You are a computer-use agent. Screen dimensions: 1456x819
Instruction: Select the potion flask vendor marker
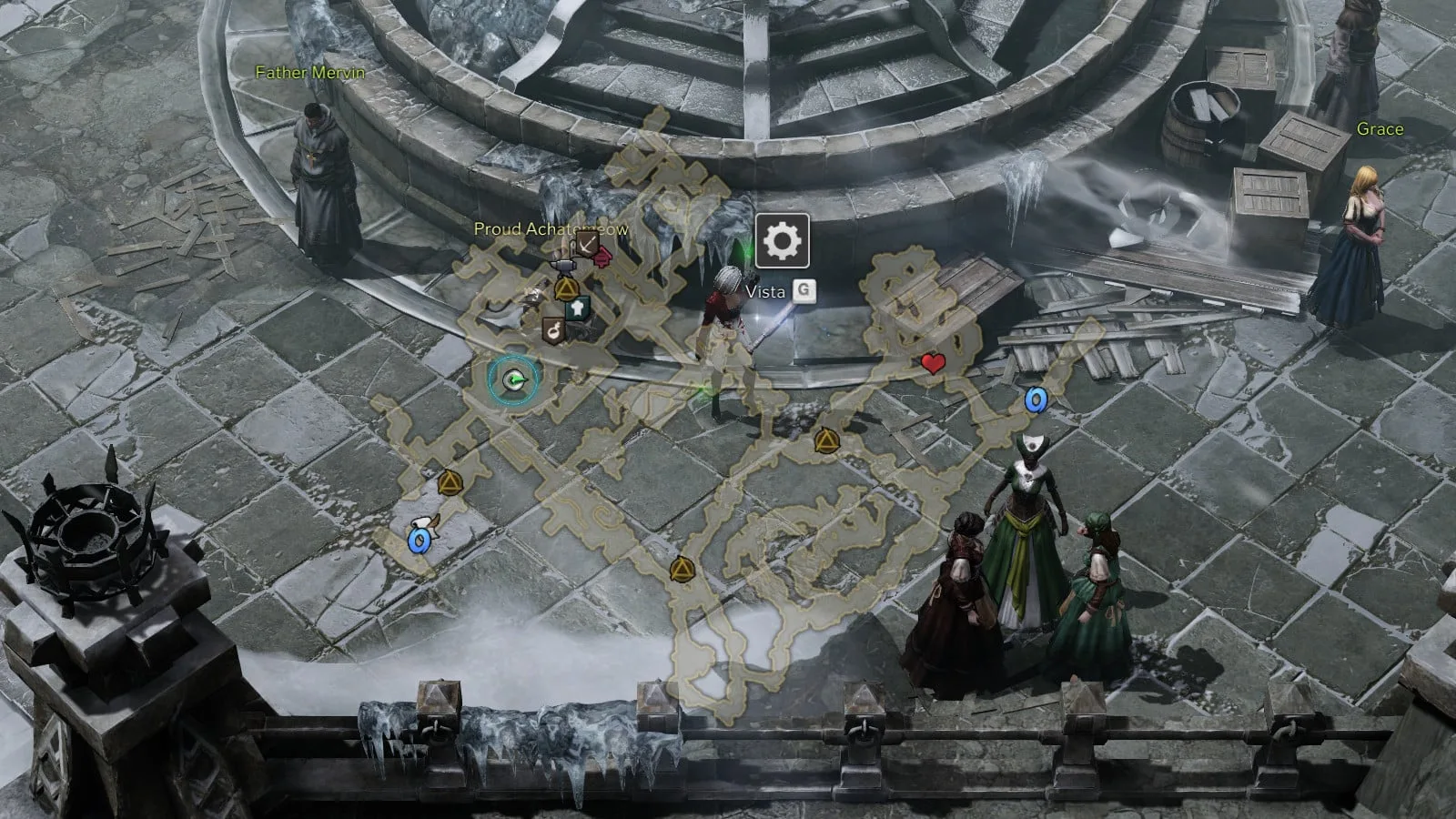point(552,330)
